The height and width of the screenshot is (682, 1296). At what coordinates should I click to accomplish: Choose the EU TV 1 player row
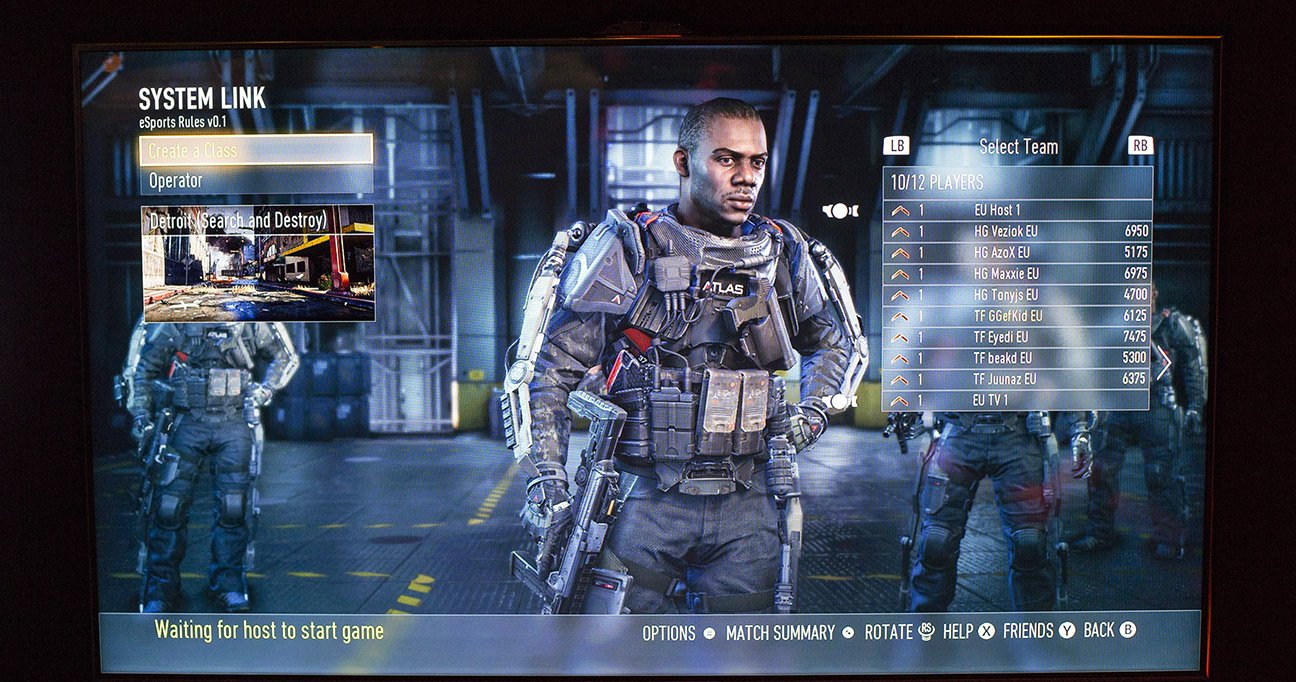1016,400
